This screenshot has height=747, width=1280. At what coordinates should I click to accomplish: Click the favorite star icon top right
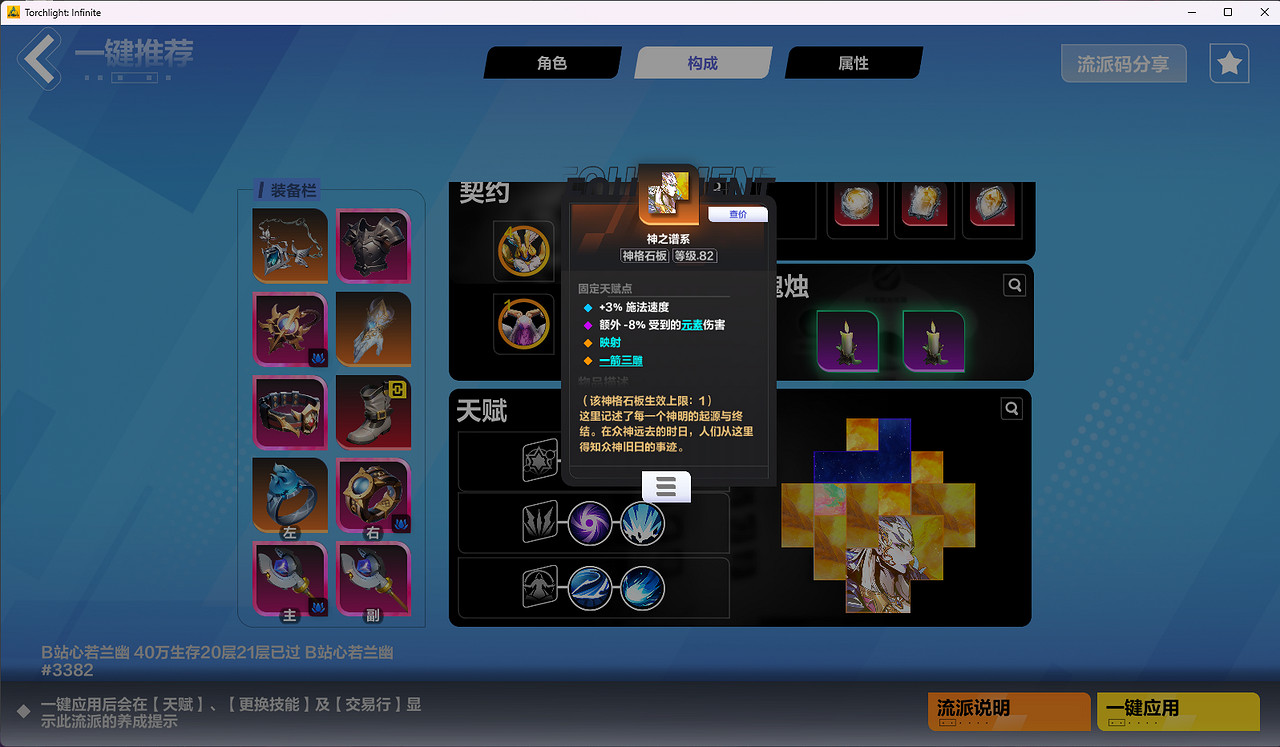pos(1228,63)
